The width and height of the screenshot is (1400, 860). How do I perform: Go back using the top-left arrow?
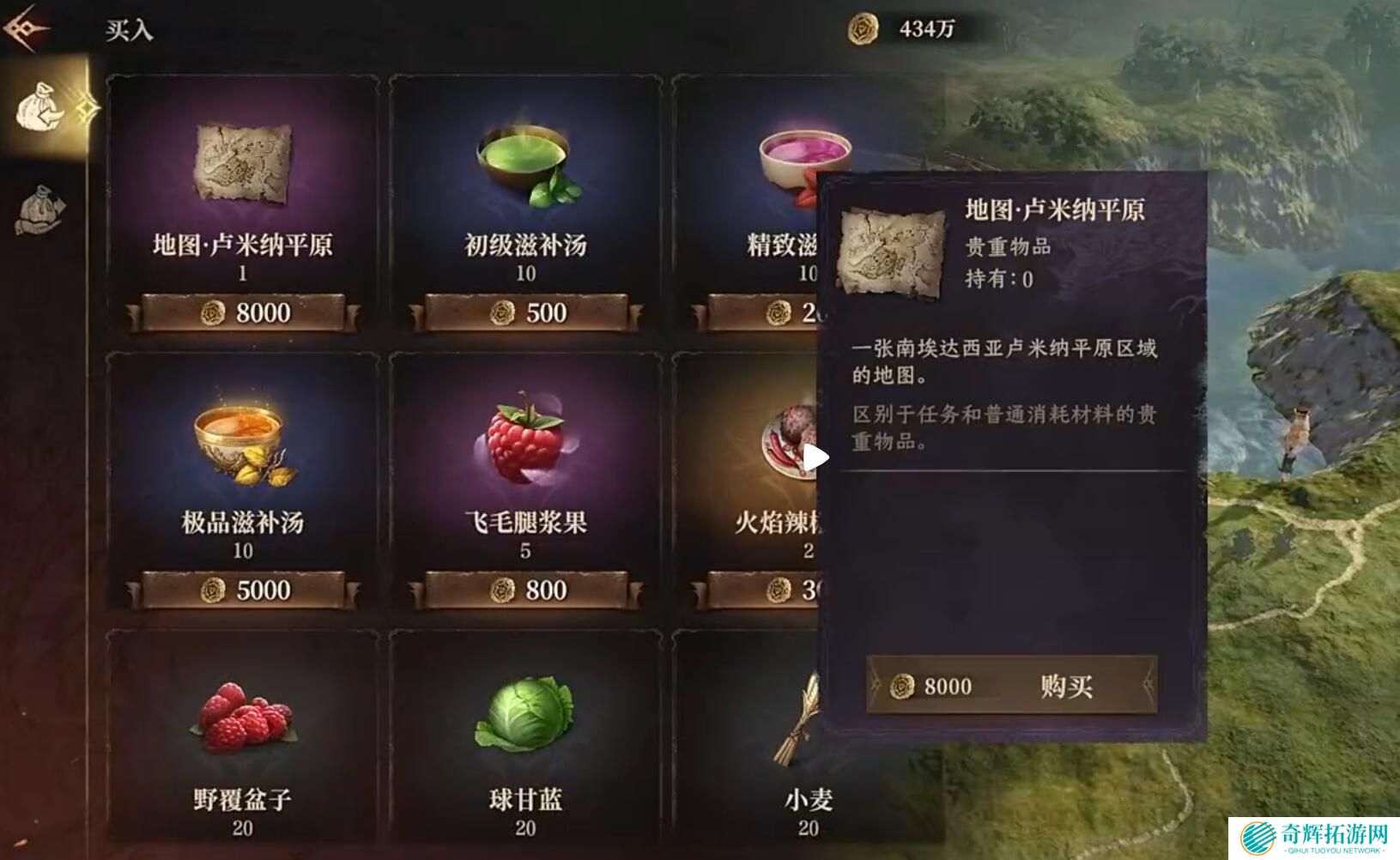tap(26, 28)
